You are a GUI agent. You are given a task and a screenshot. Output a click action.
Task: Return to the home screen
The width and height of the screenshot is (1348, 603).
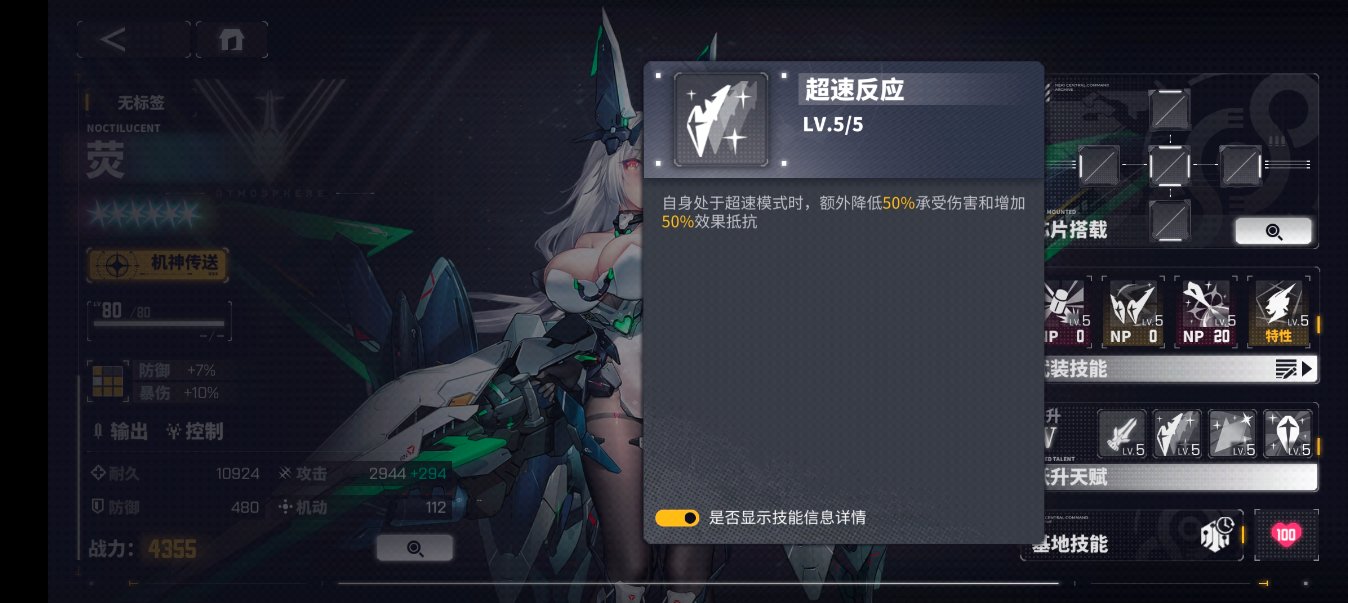pyautogui.click(x=231, y=40)
